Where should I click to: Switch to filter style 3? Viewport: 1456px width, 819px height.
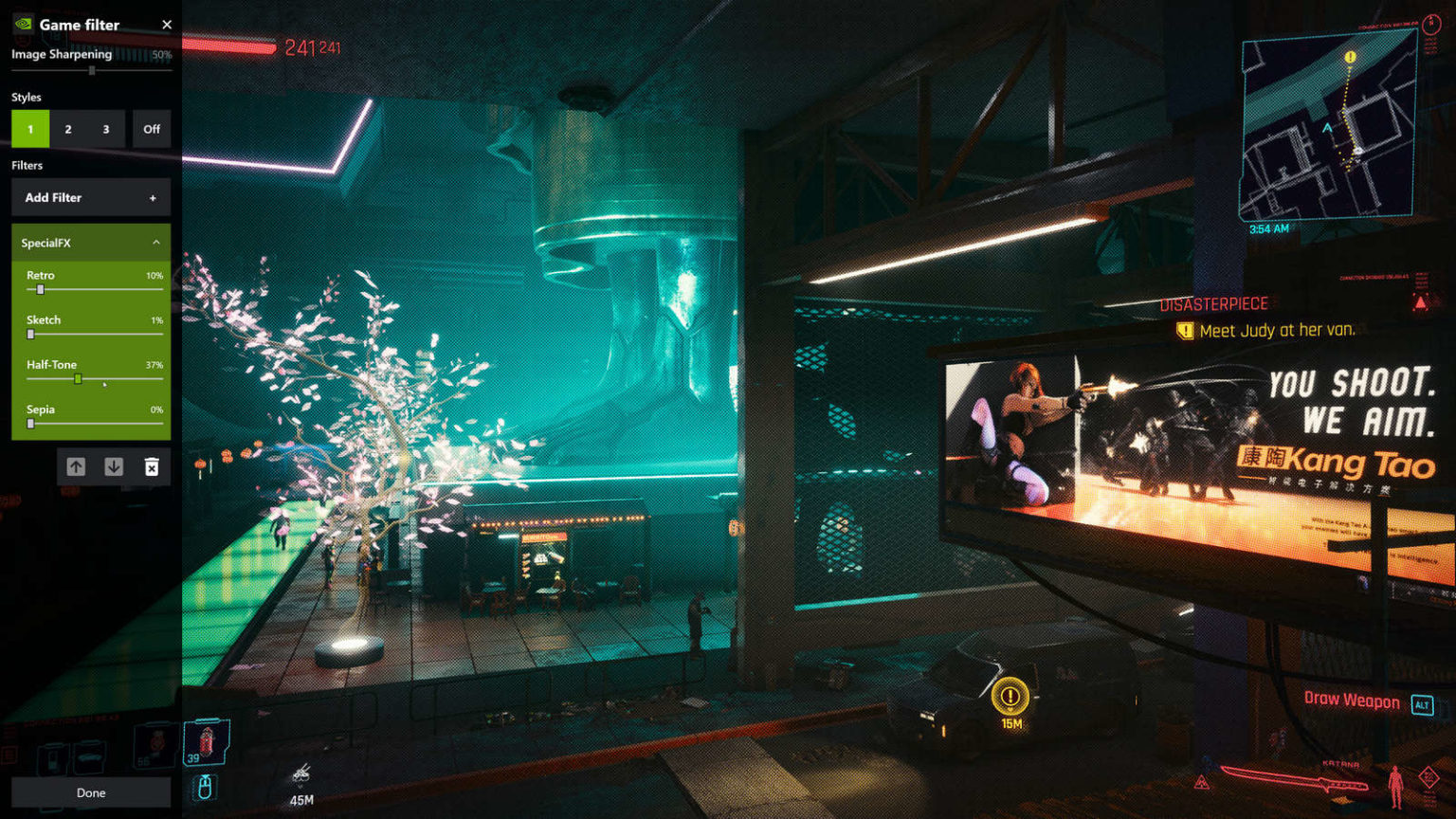click(x=106, y=129)
